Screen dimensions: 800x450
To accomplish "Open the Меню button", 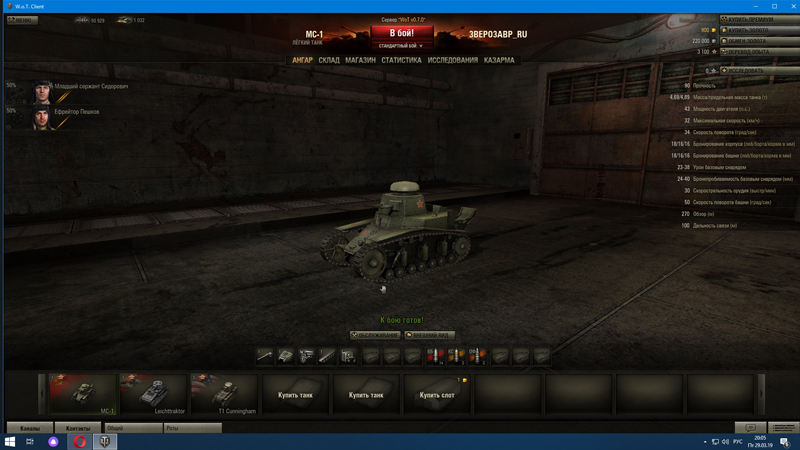I will (22, 20).
